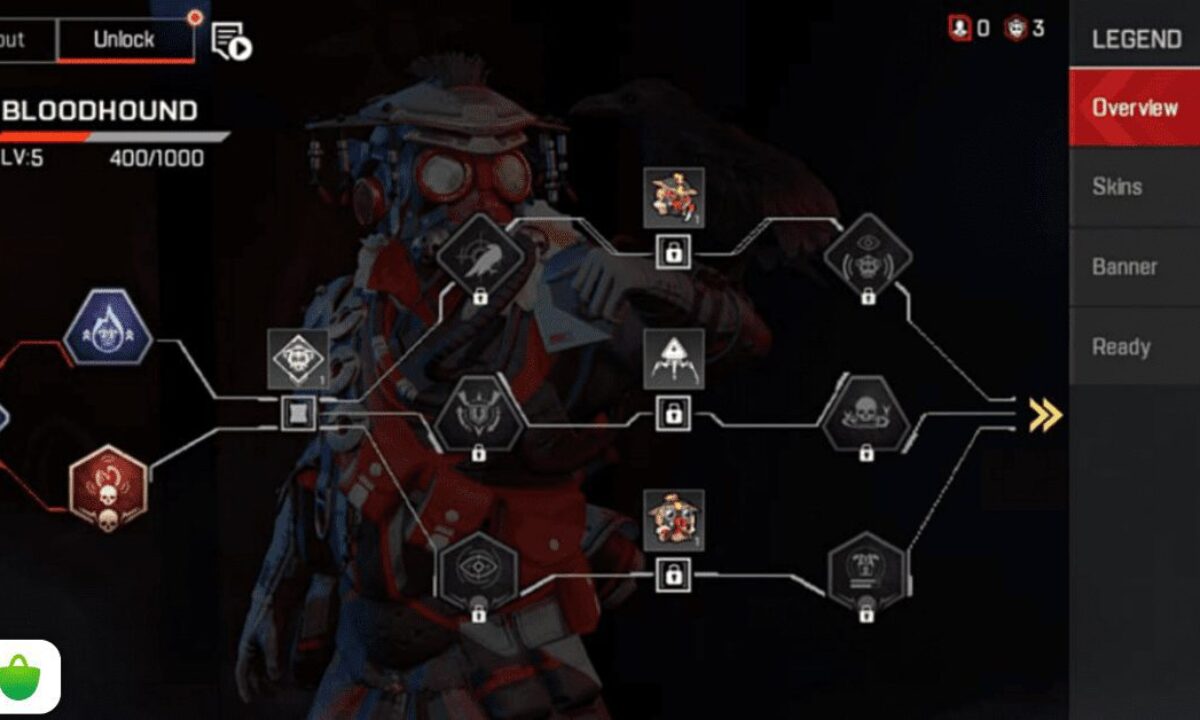
Task: Switch to the Overview tab
Action: pyautogui.click(x=1134, y=108)
